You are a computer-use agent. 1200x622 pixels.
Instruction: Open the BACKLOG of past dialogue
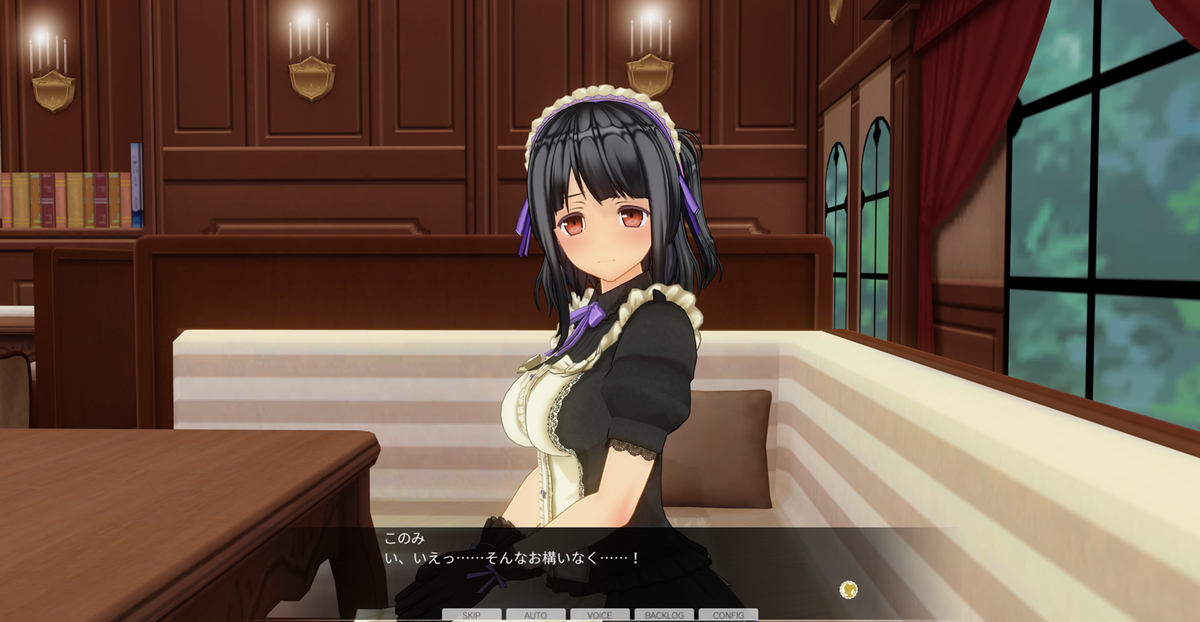[x=664, y=615]
